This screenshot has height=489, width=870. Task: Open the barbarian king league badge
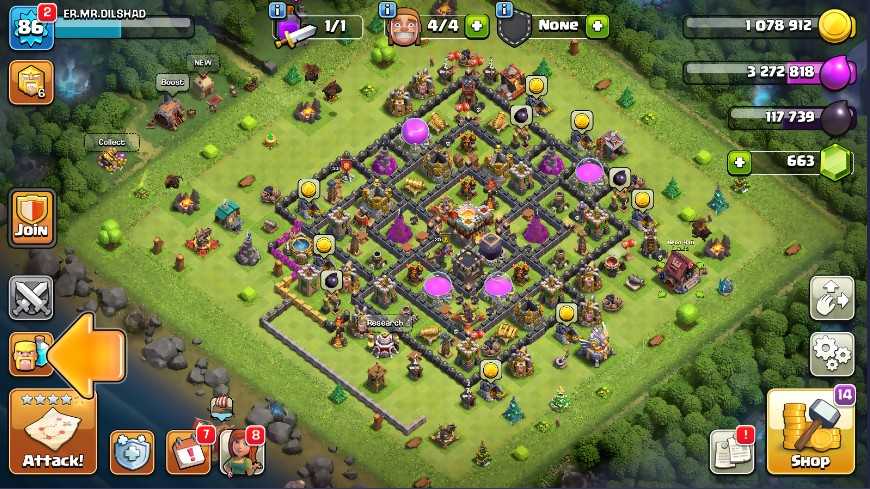point(31,82)
